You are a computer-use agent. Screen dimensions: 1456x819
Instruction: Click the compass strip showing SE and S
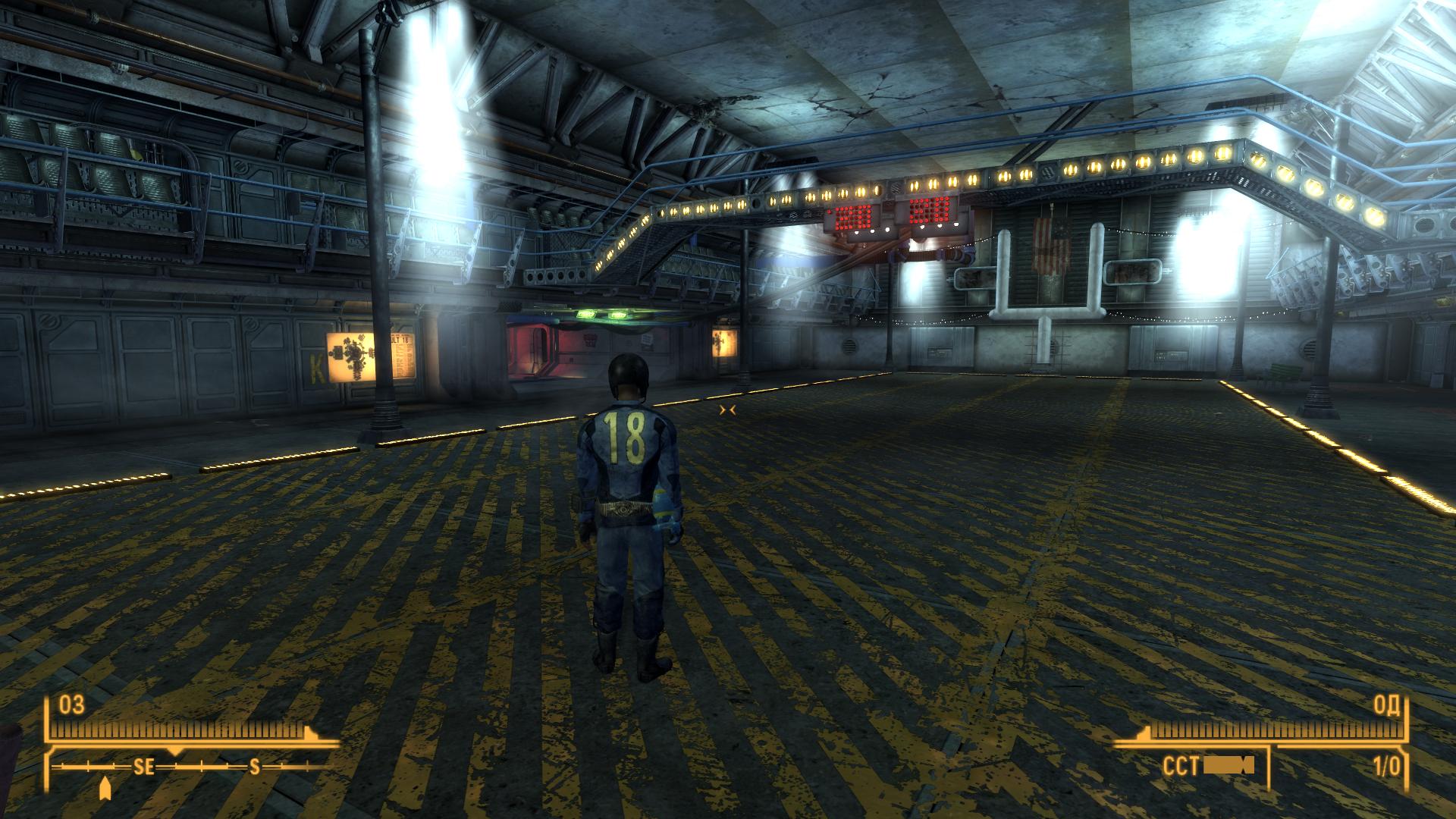193,767
